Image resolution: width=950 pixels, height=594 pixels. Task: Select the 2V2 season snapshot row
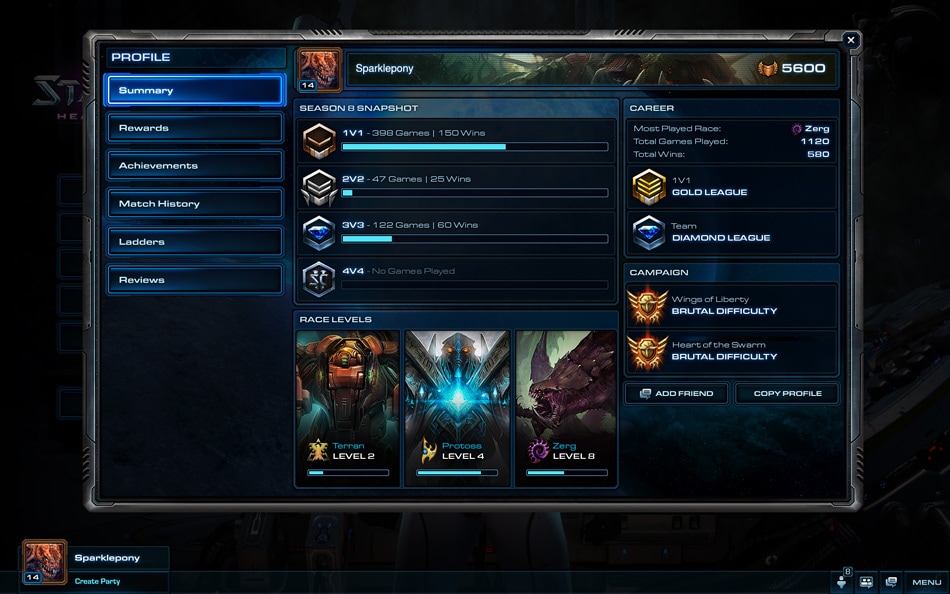click(x=457, y=186)
